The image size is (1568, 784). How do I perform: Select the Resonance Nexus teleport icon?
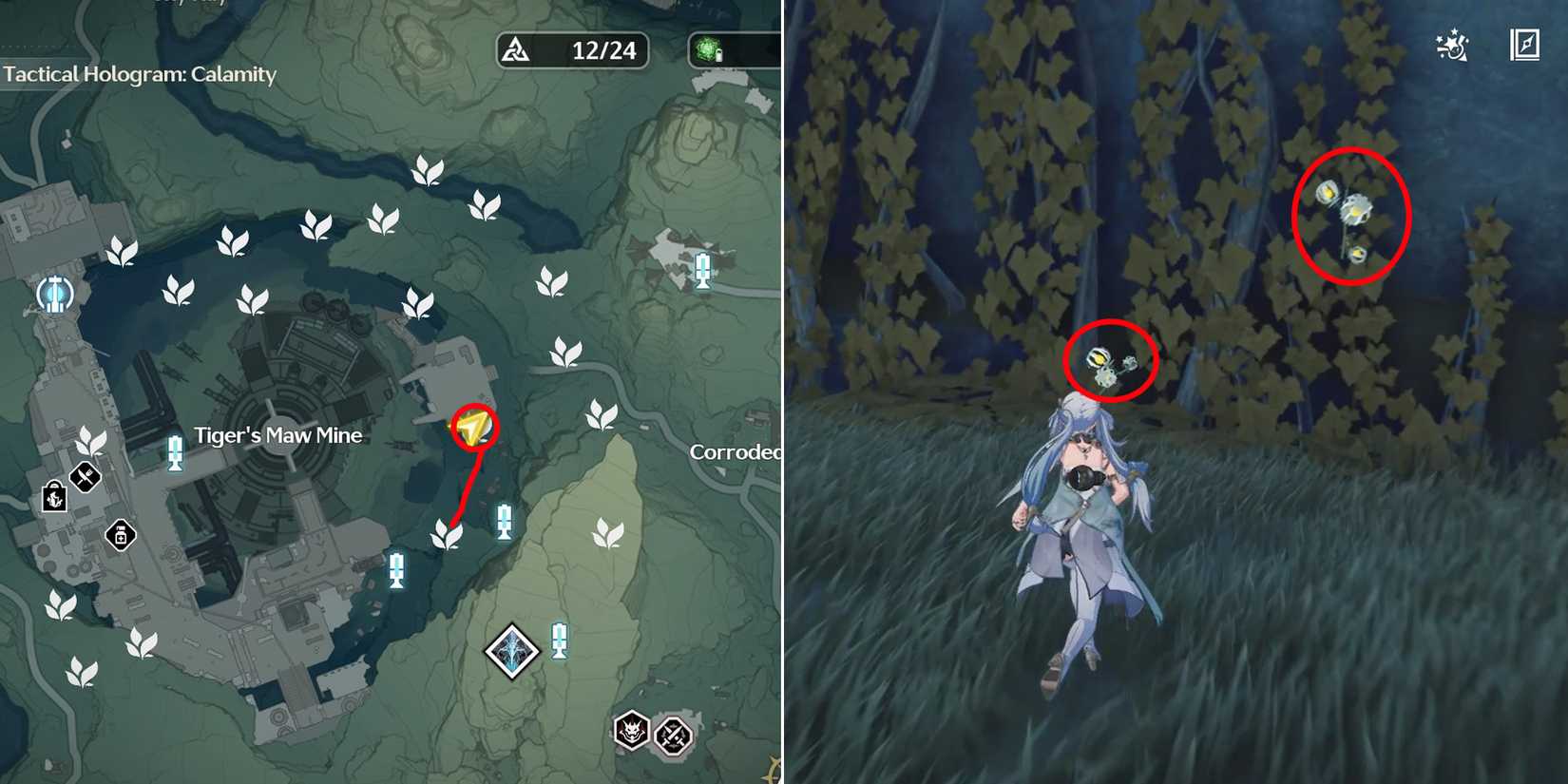click(x=54, y=295)
